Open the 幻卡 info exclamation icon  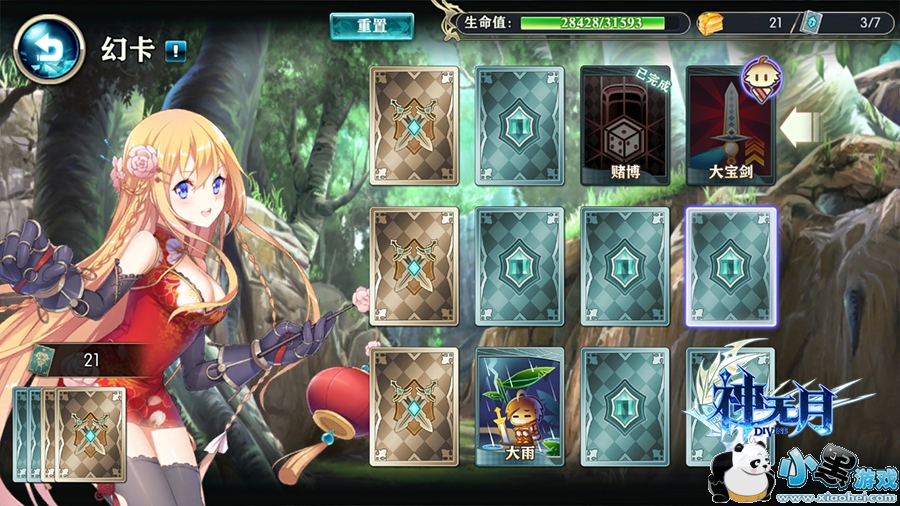point(176,50)
